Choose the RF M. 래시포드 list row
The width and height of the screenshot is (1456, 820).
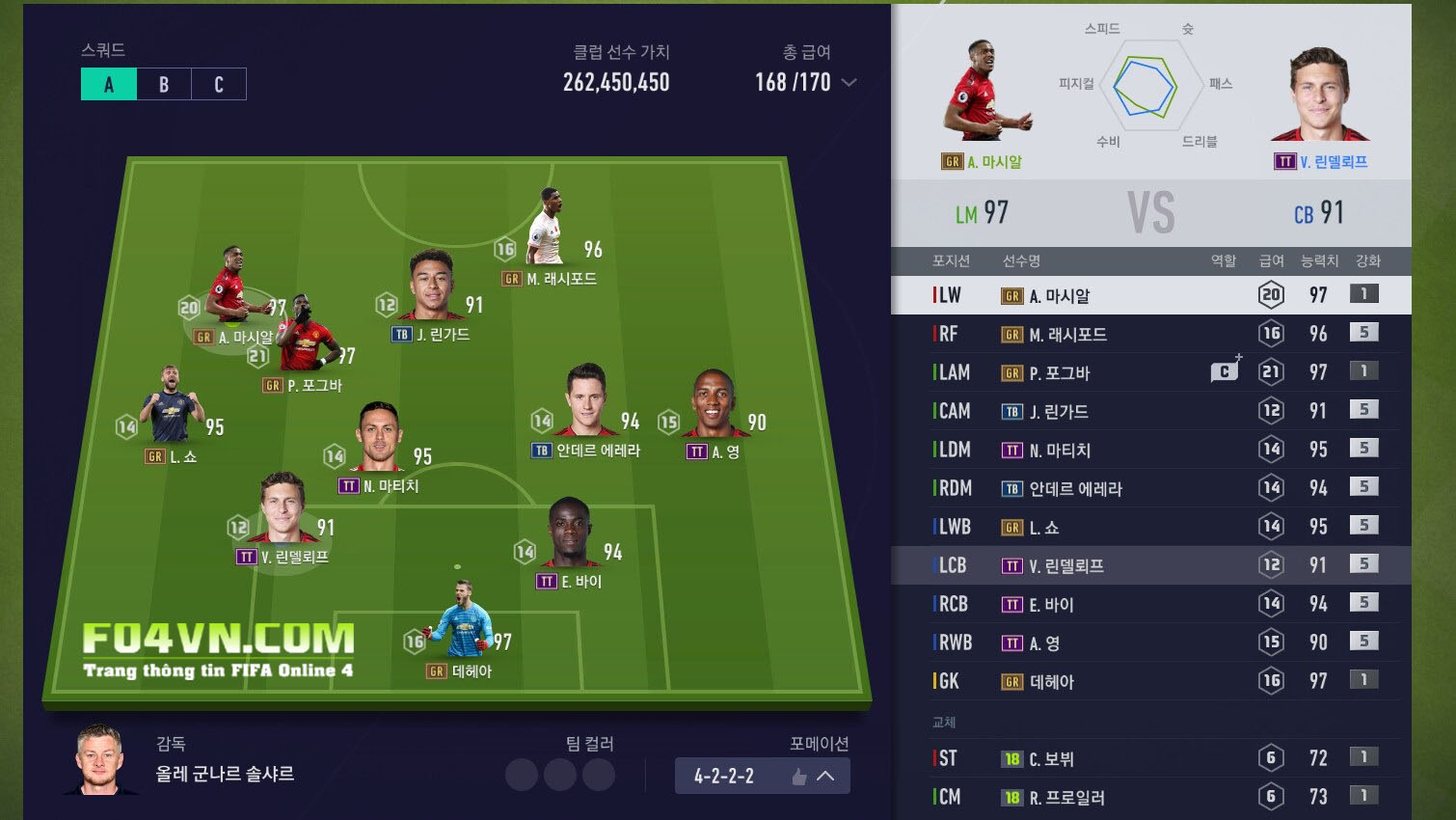point(1150,334)
